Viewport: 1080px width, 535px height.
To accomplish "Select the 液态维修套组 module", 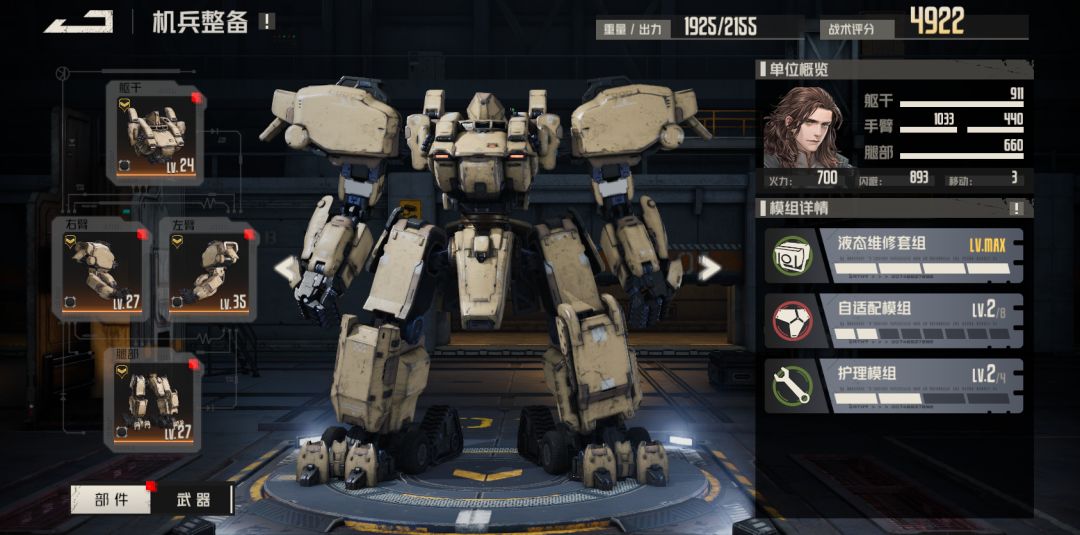I will click(894, 255).
